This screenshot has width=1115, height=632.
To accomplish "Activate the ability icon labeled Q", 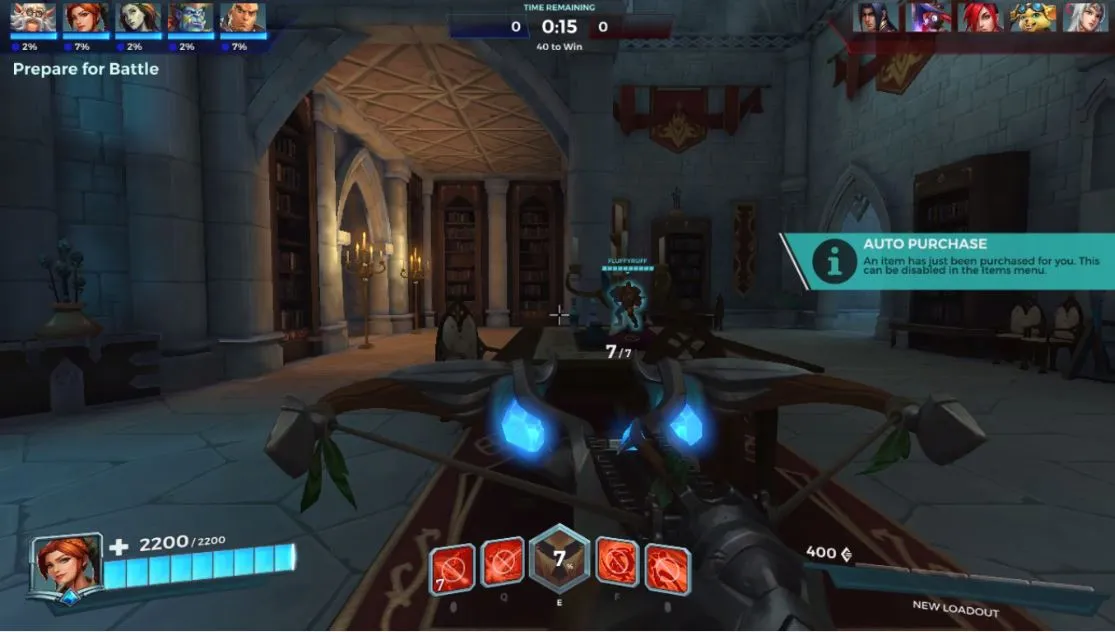I will tap(503, 563).
